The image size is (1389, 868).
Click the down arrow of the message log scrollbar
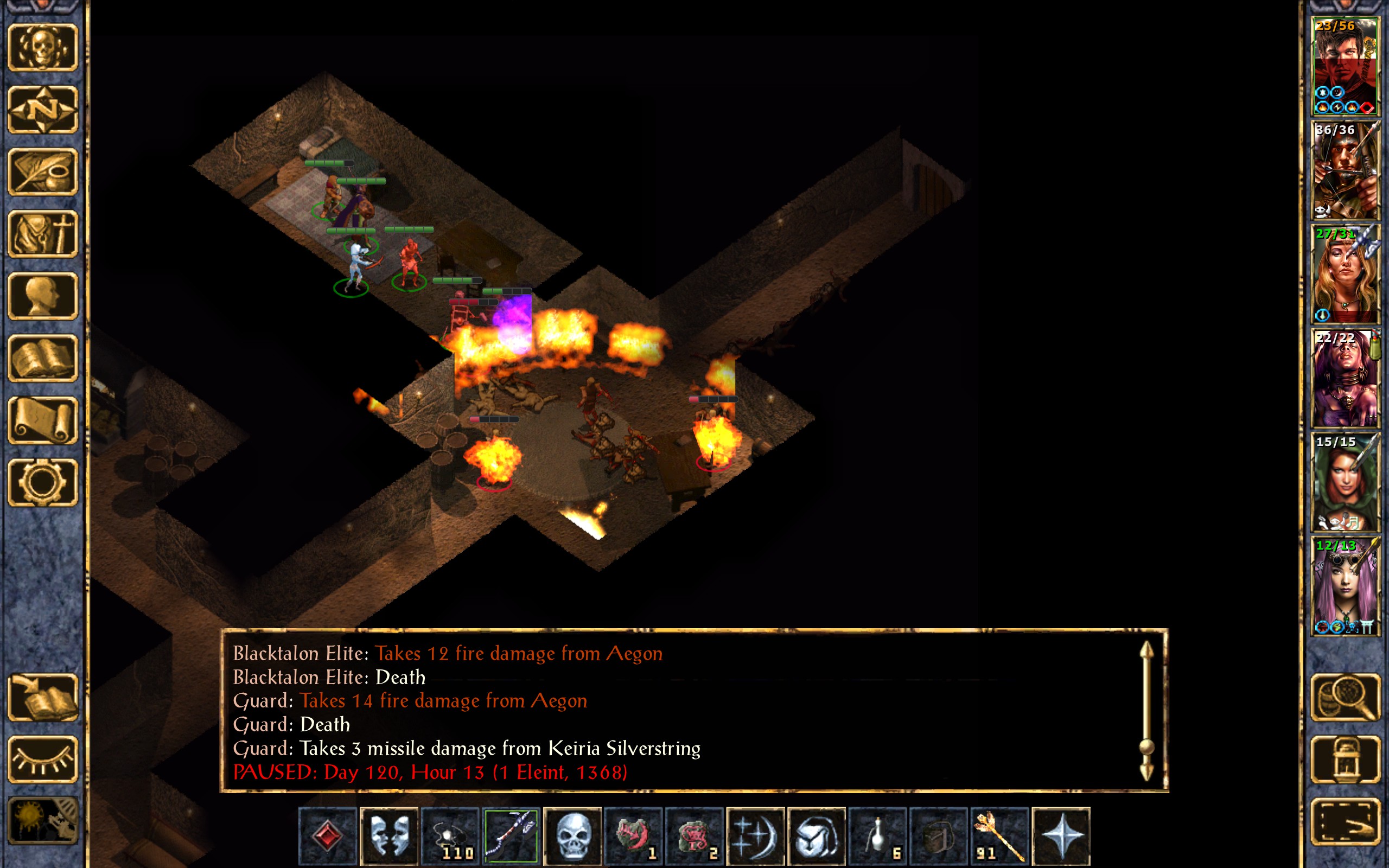[1146, 772]
